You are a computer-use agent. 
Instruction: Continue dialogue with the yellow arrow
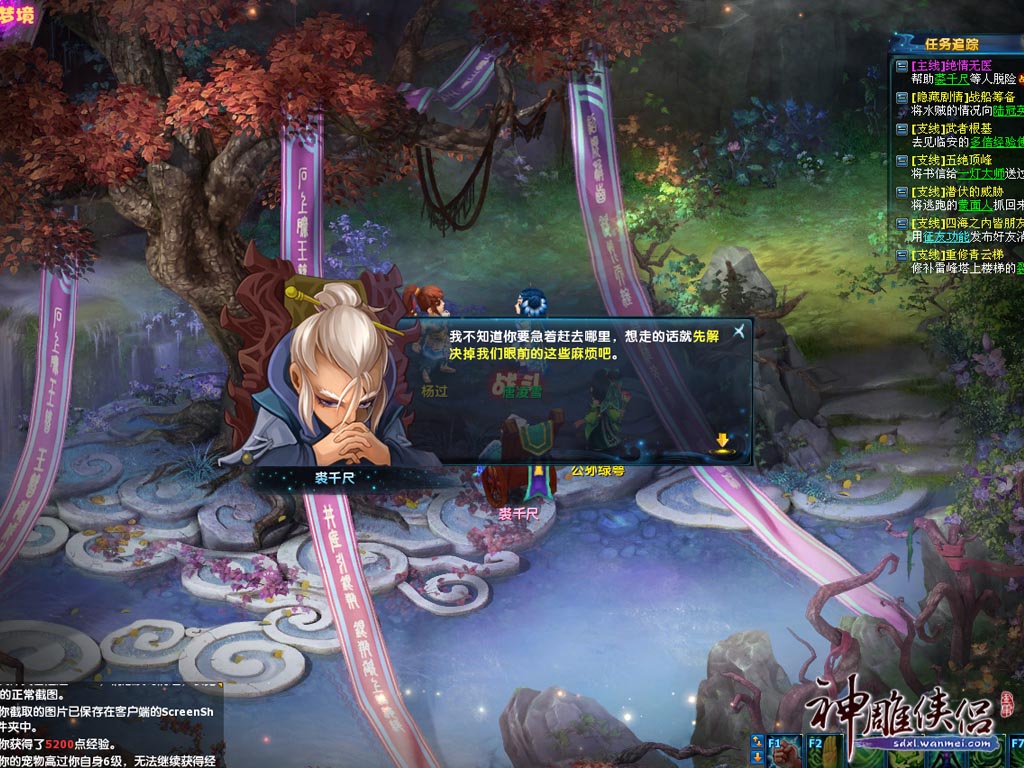pyautogui.click(x=722, y=441)
